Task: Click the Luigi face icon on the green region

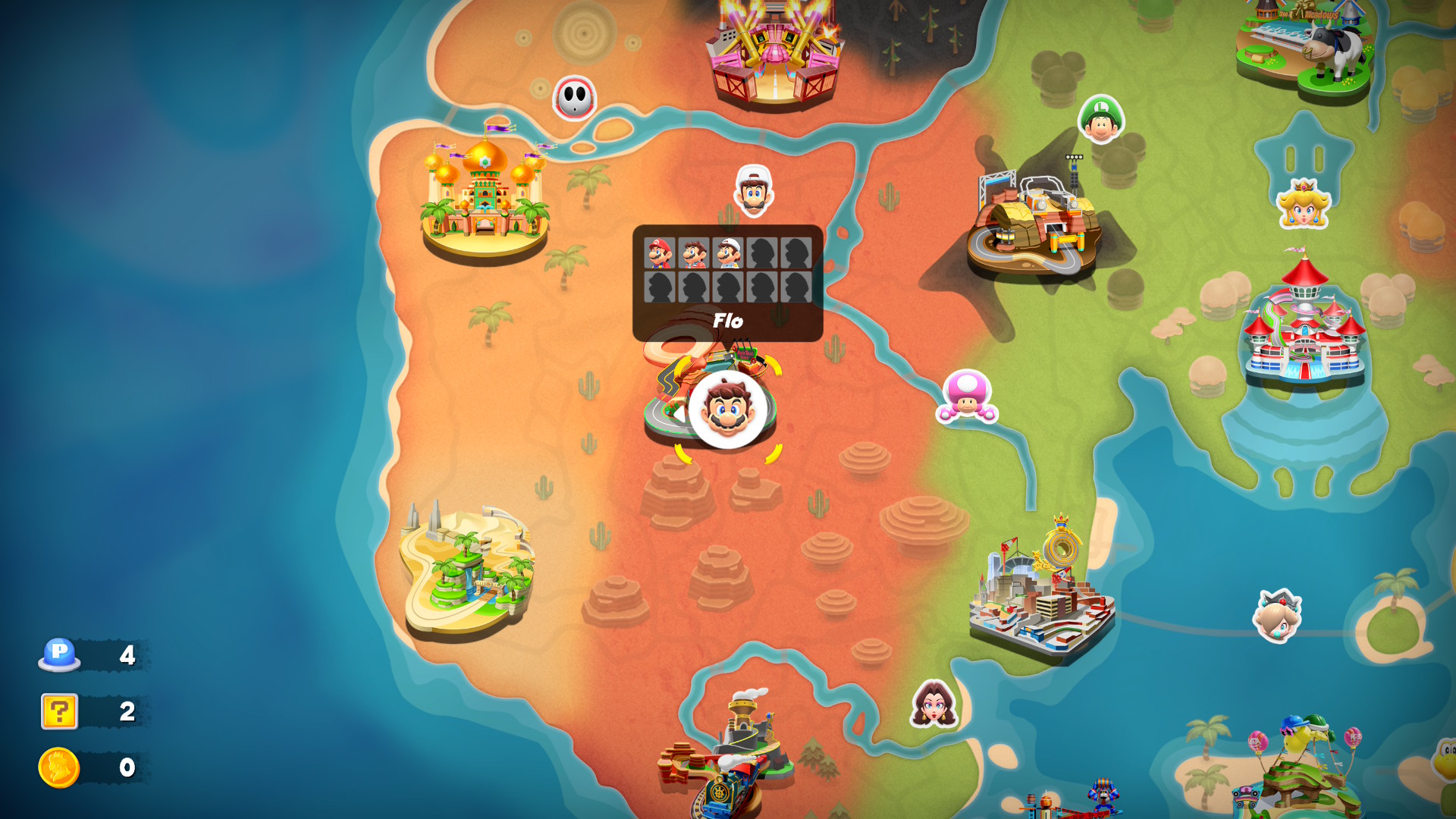Action: tap(1102, 118)
